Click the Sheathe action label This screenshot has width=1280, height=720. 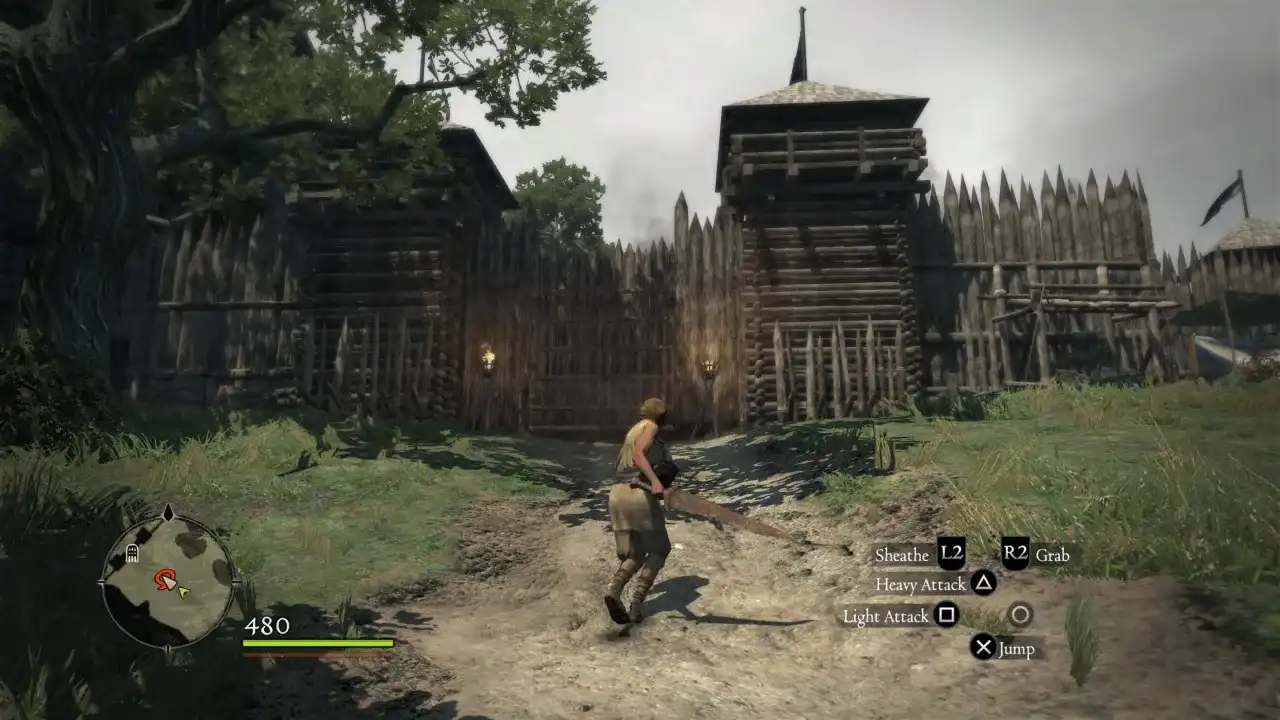tap(901, 554)
